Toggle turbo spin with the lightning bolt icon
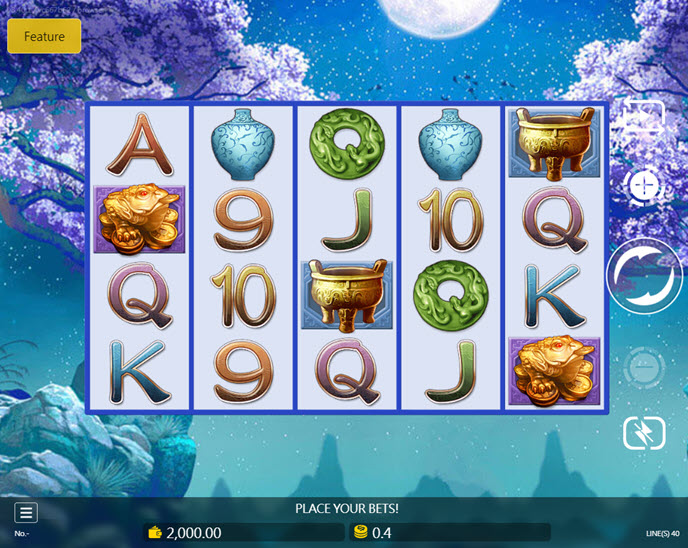This screenshot has height=548, width=688. 644,433
